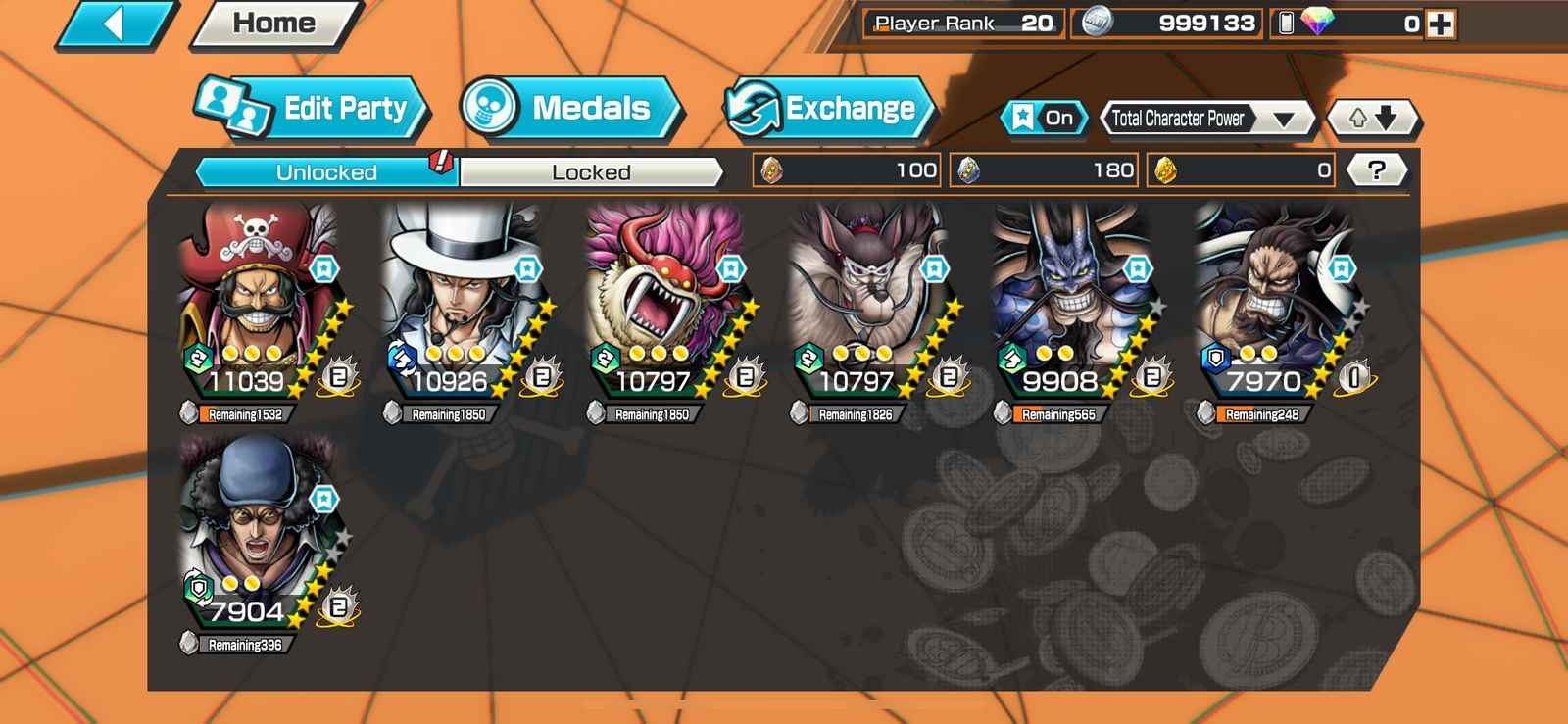Toggle favorite marker on the 10926 power character
The image size is (1568, 724).
[528, 268]
